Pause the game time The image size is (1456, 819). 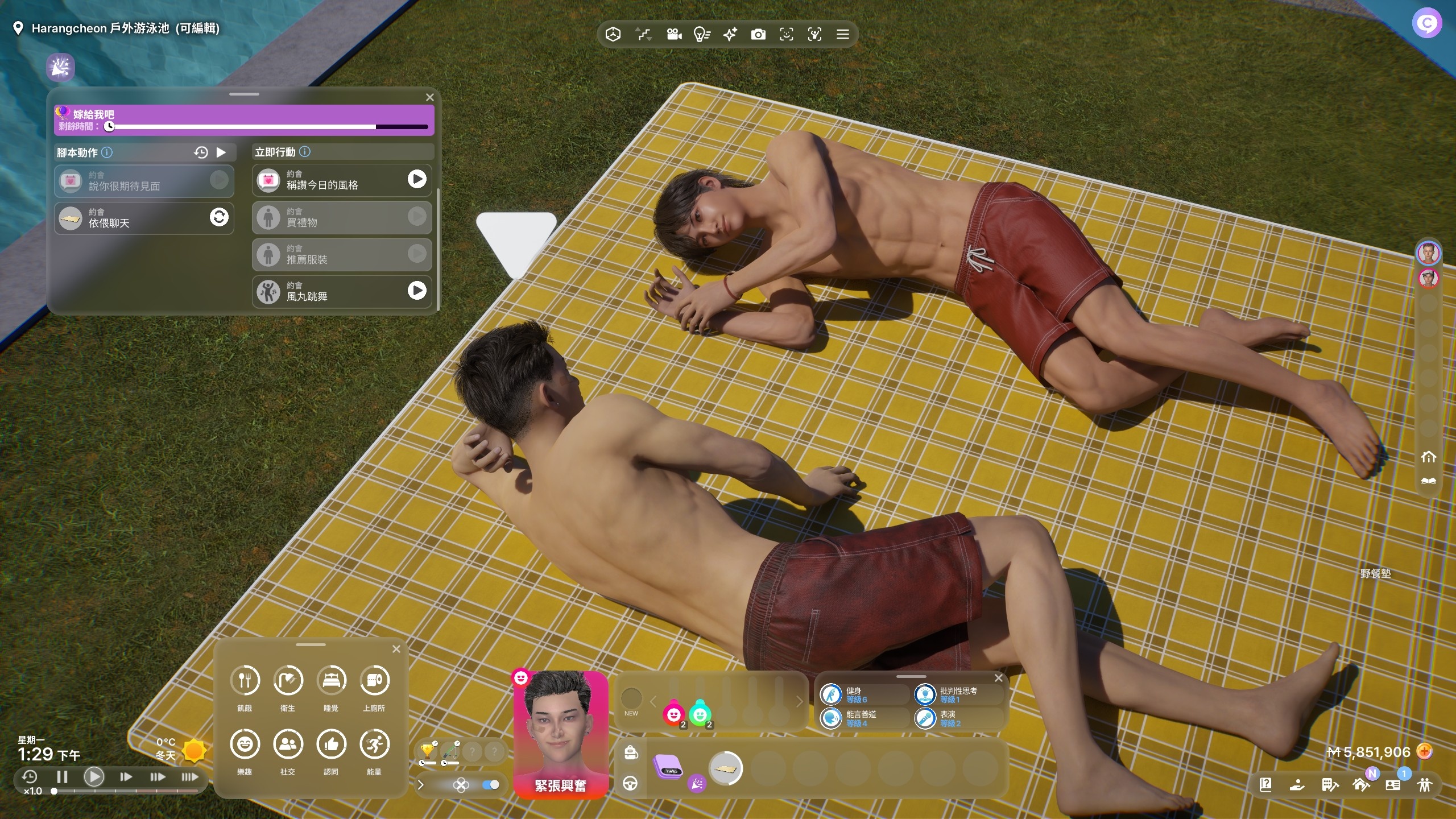click(x=63, y=776)
